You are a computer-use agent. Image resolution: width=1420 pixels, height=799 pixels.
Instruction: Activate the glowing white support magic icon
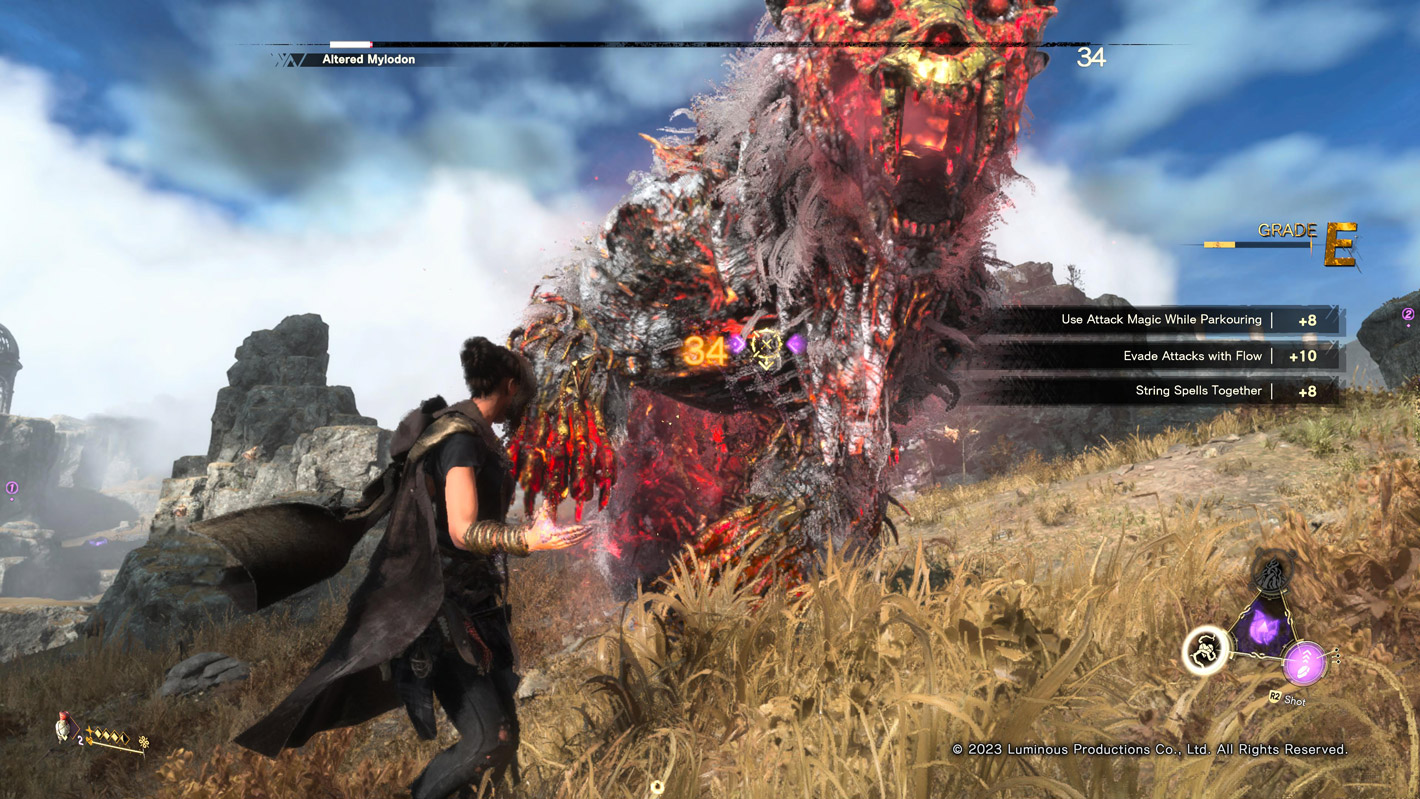1205,651
